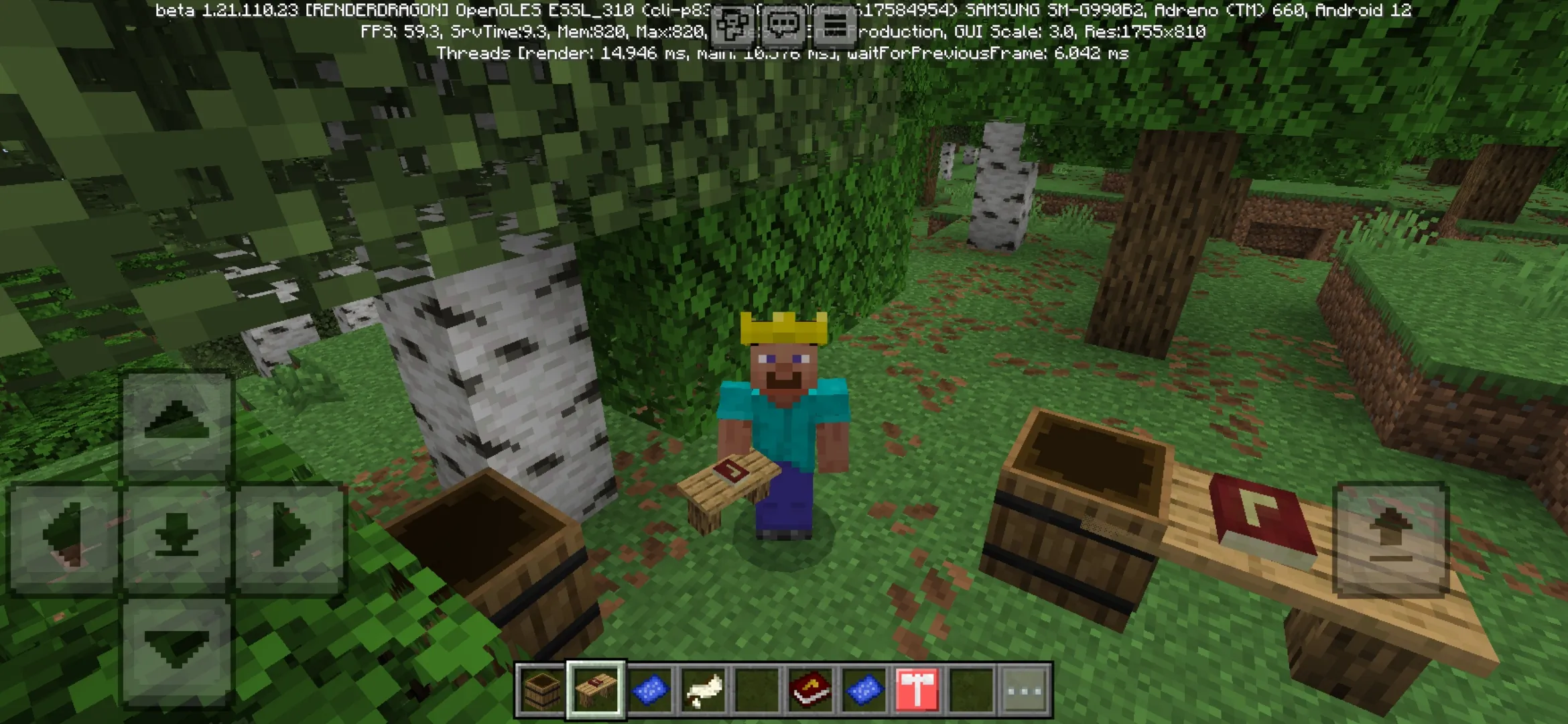The image size is (1568, 724).
Task: Toggle the sneak button in the d-pad center
Action: [176, 536]
